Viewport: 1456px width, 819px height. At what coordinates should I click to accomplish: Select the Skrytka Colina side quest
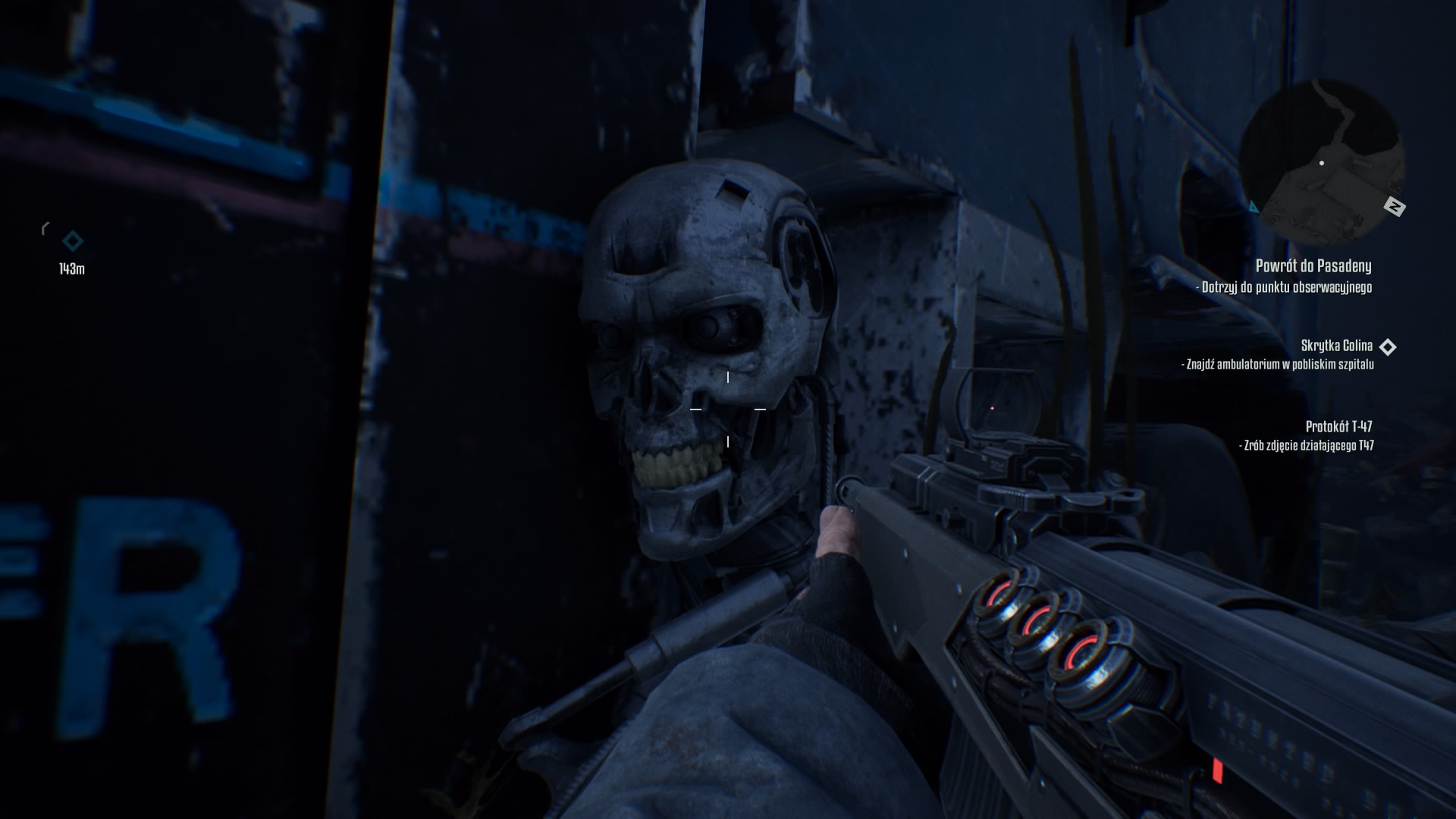(1336, 346)
